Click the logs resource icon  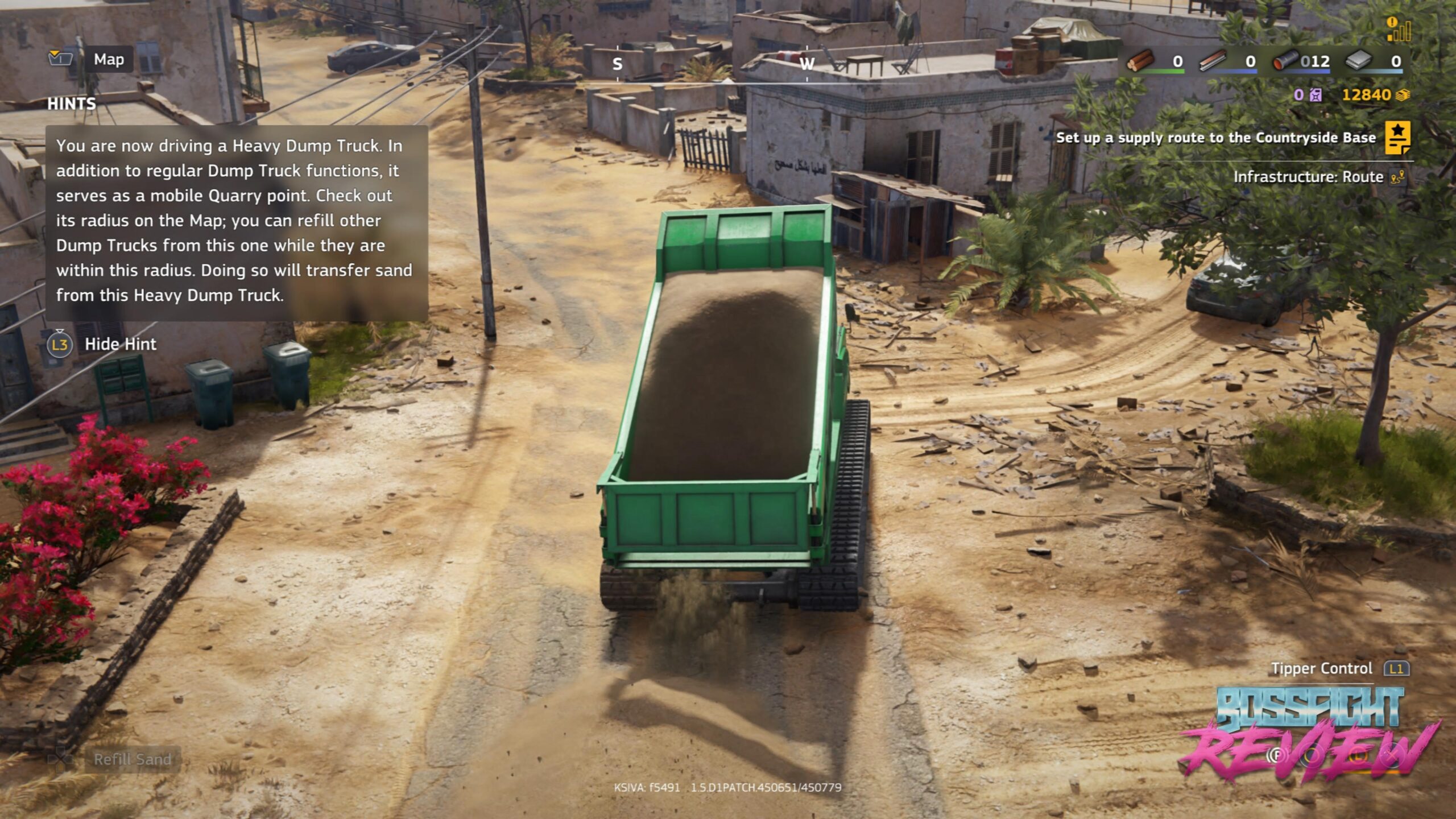pyautogui.click(x=1140, y=60)
